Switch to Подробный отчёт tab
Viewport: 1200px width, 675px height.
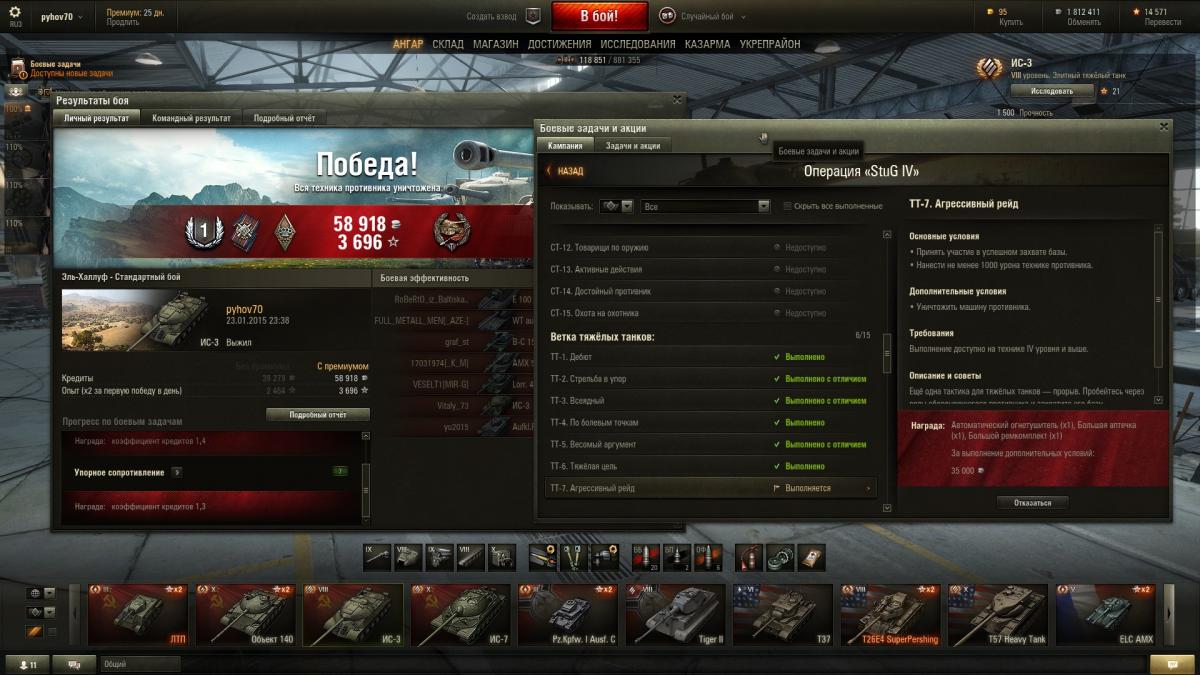[x=284, y=118]
